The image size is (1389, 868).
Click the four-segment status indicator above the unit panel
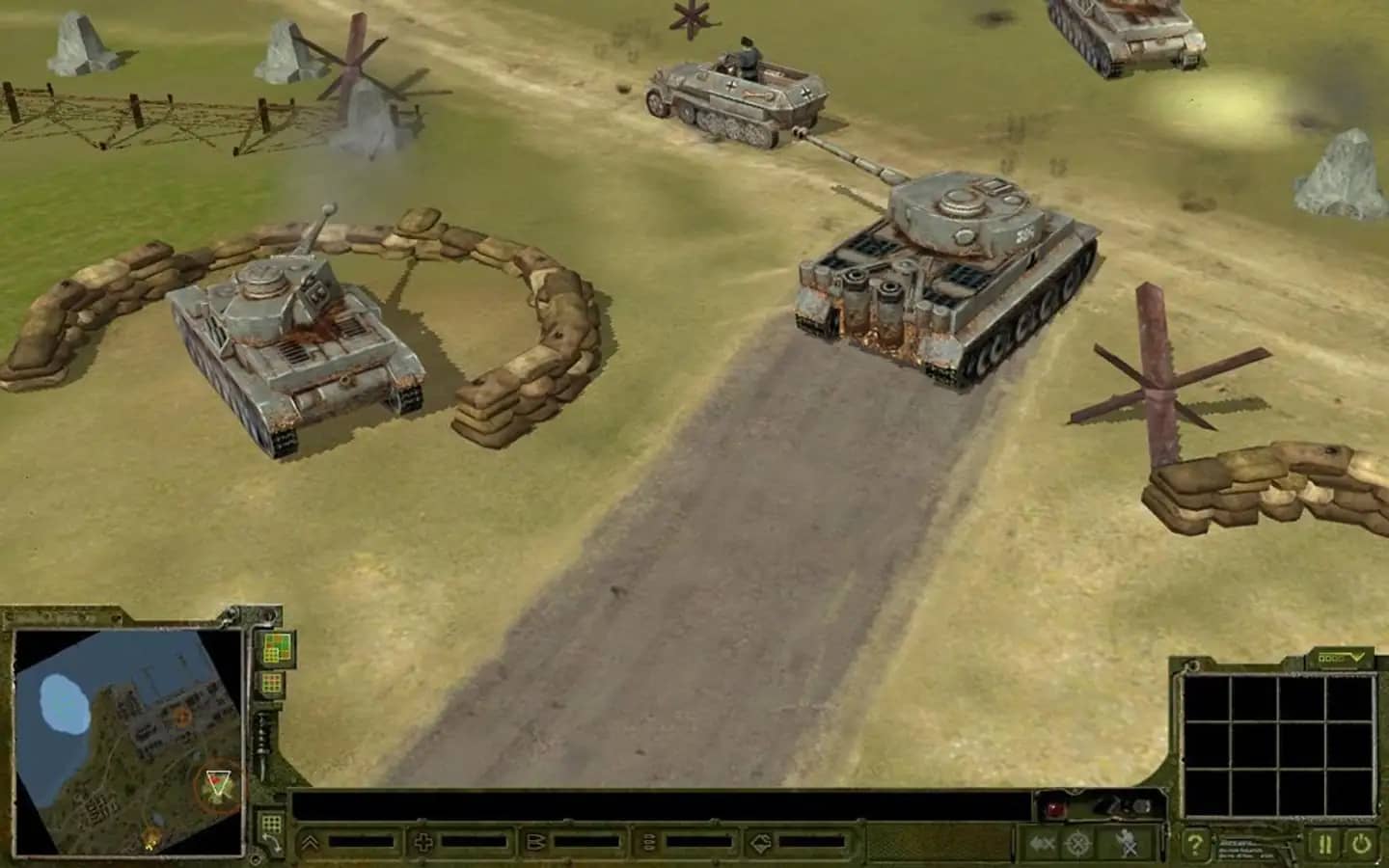1329,659
